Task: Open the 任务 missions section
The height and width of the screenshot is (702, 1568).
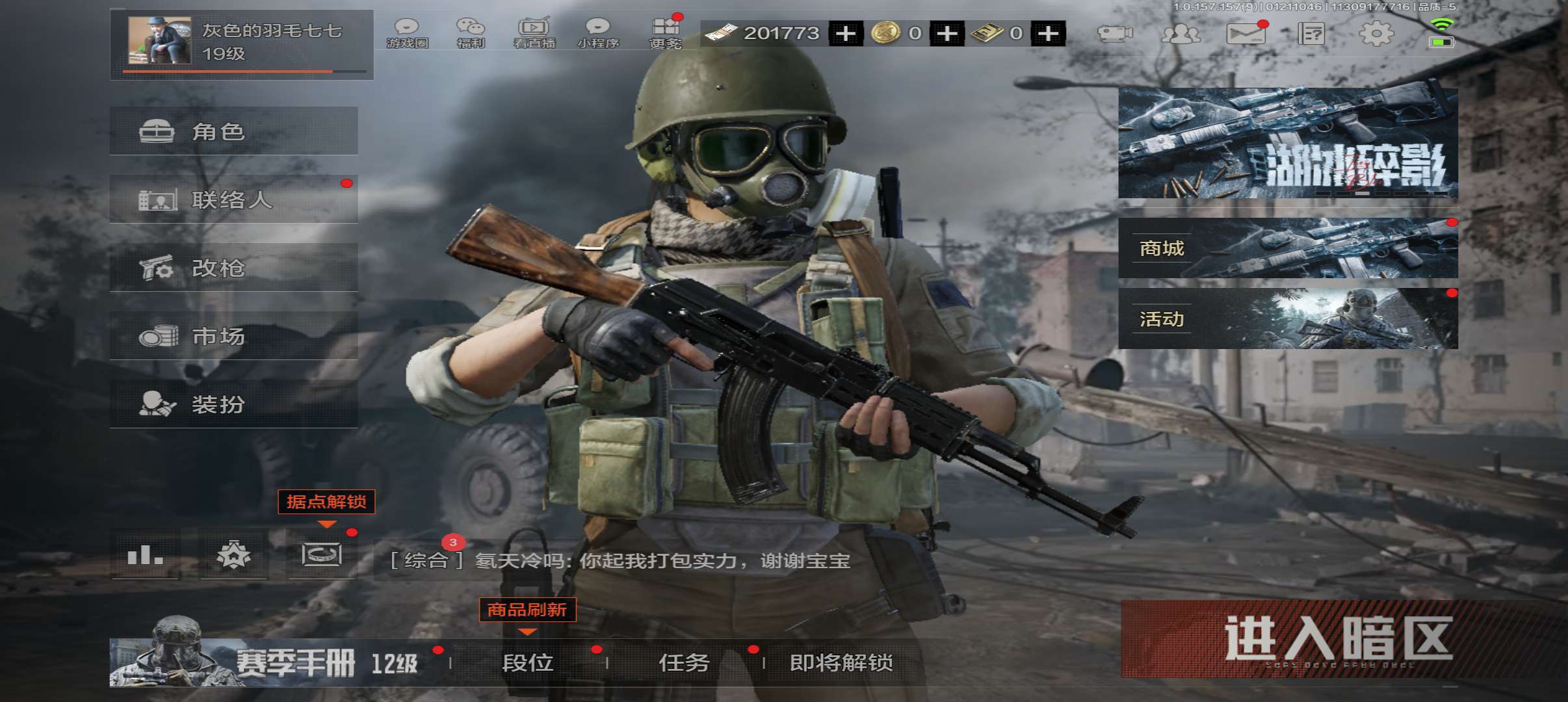Action: [684, 662]
